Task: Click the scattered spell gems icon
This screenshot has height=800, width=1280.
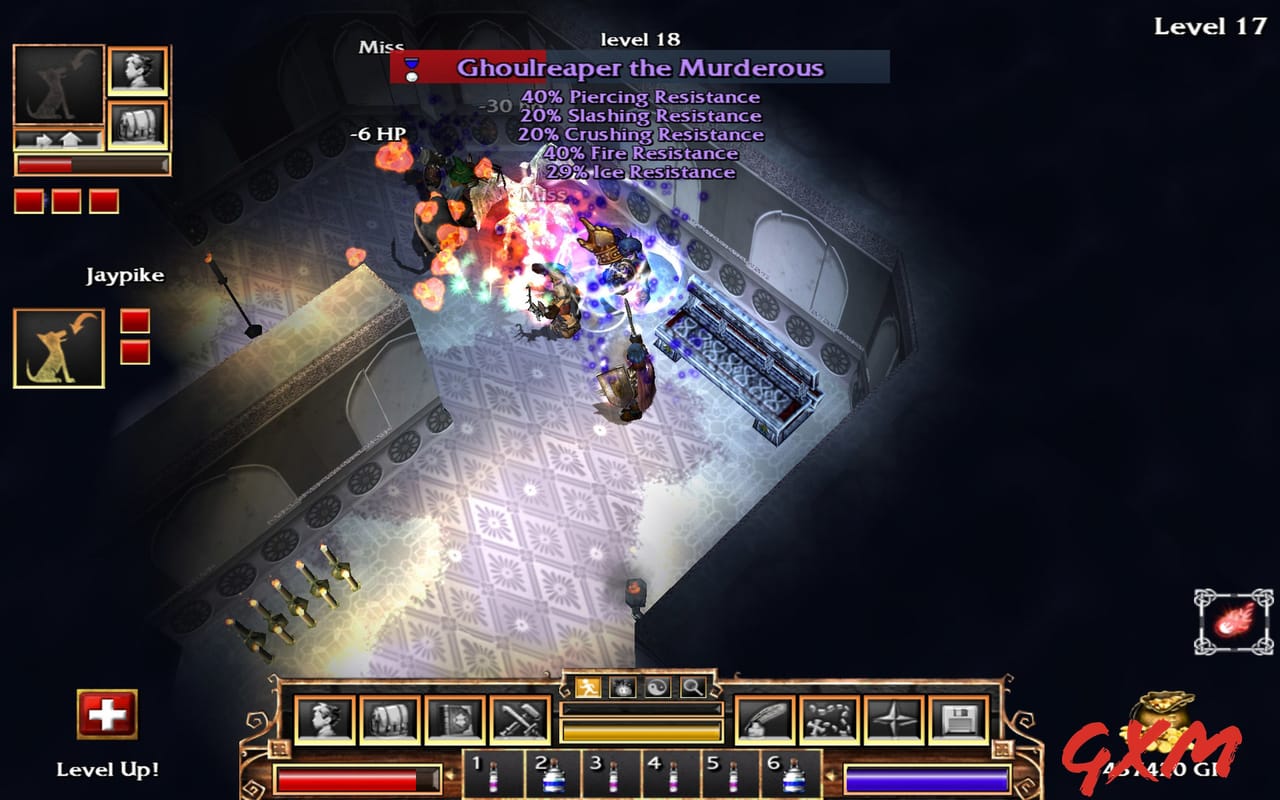Action: pos(831,718)
